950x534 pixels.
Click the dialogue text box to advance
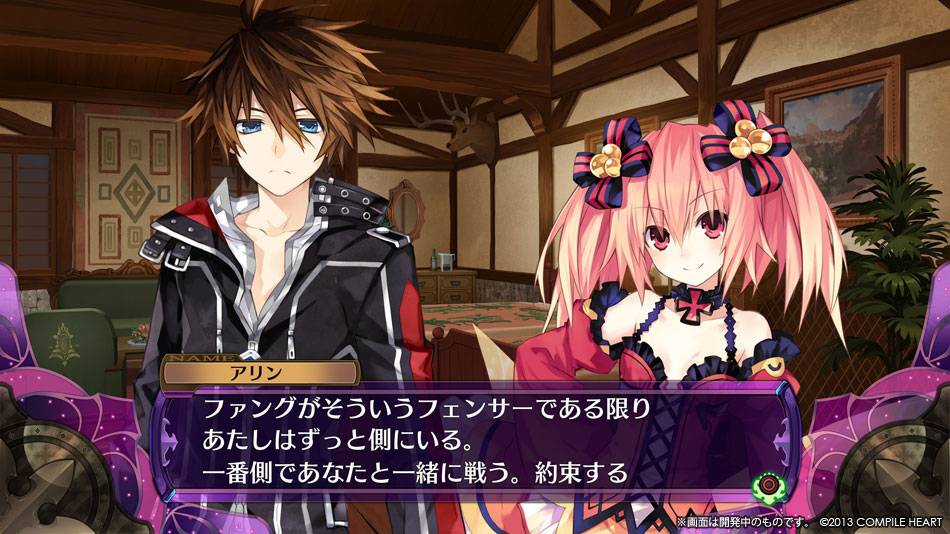click(x=470, y=440)
